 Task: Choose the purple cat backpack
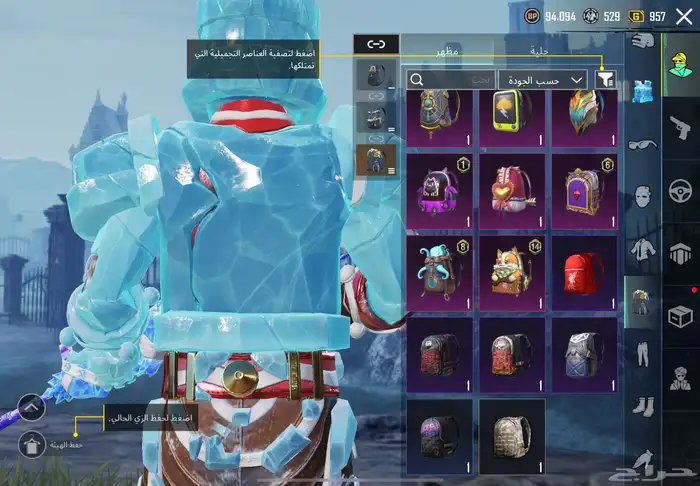[439, 186]
